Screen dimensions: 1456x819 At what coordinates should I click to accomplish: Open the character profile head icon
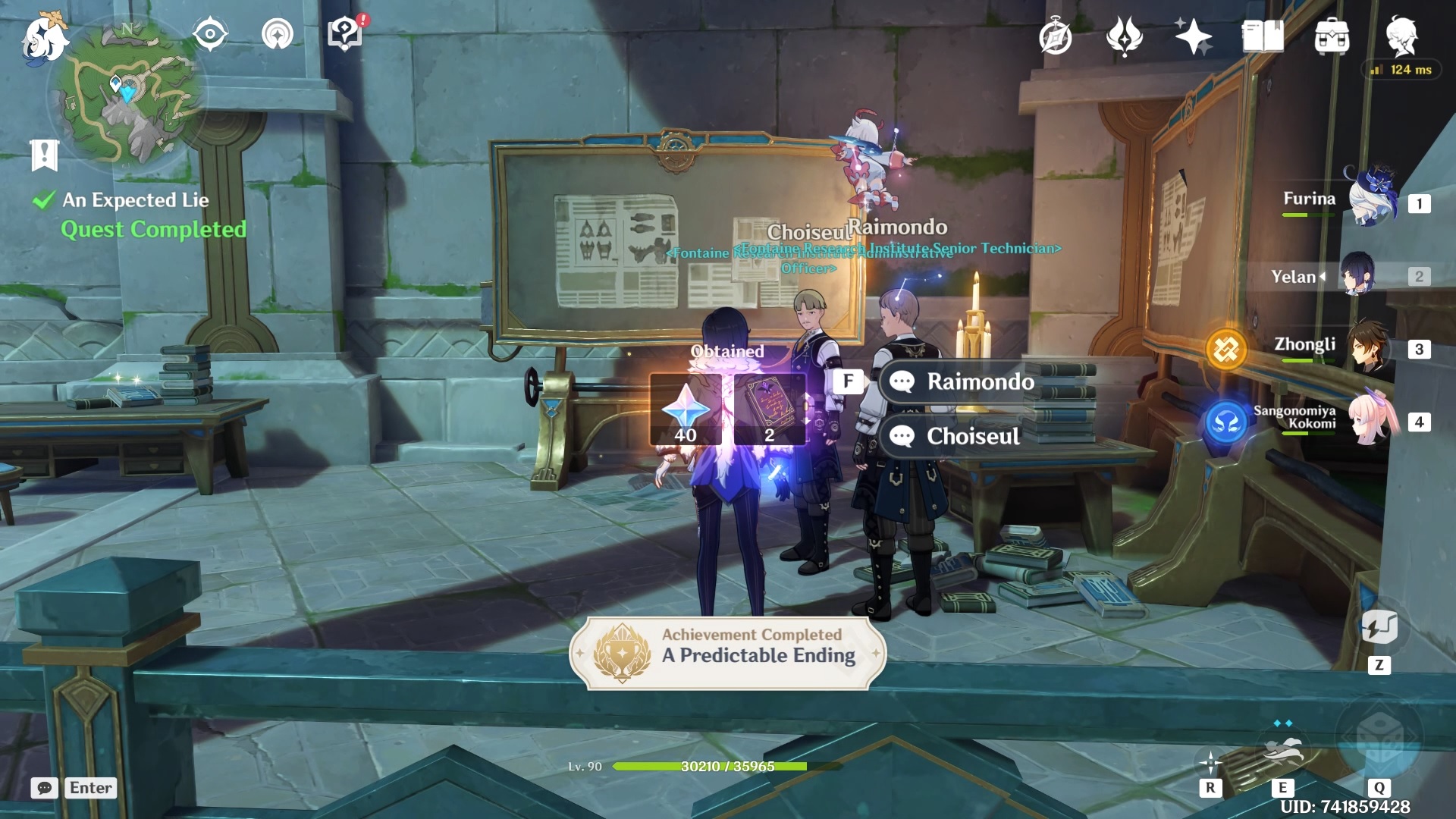click(1401, 35)
